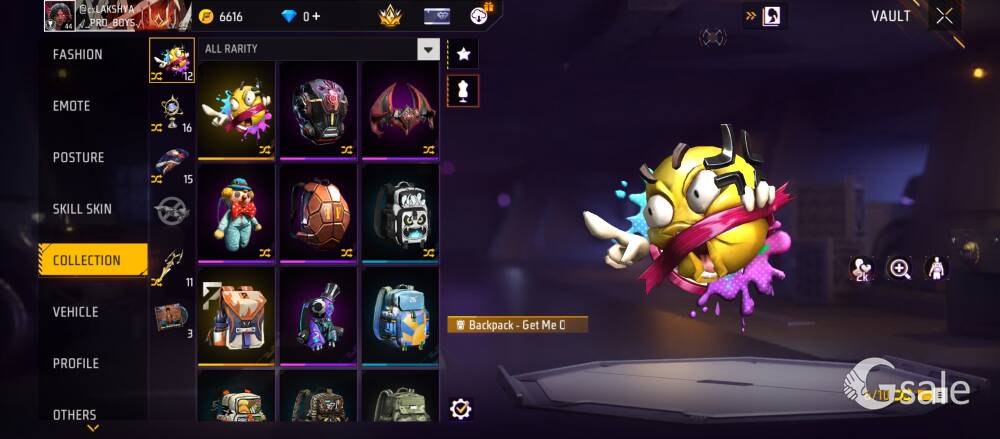Choose the teddy bear clown backpack
Viewport: 1000px width, 439px height.
(236, 211)
